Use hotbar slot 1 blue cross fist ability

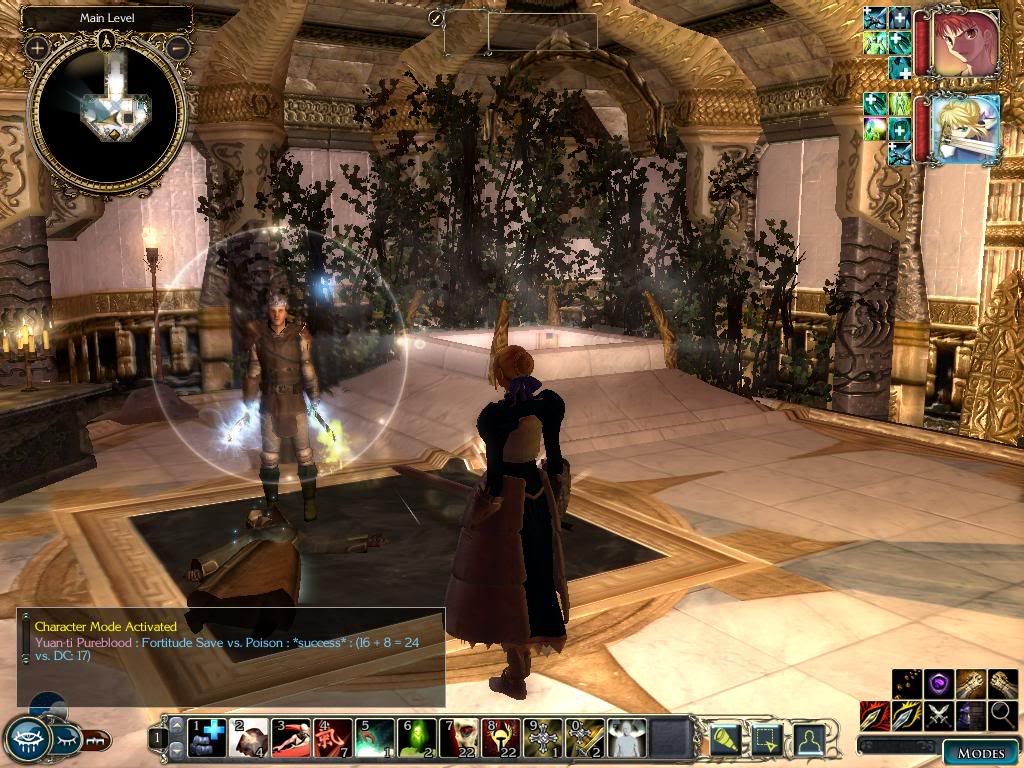[207, 738]
